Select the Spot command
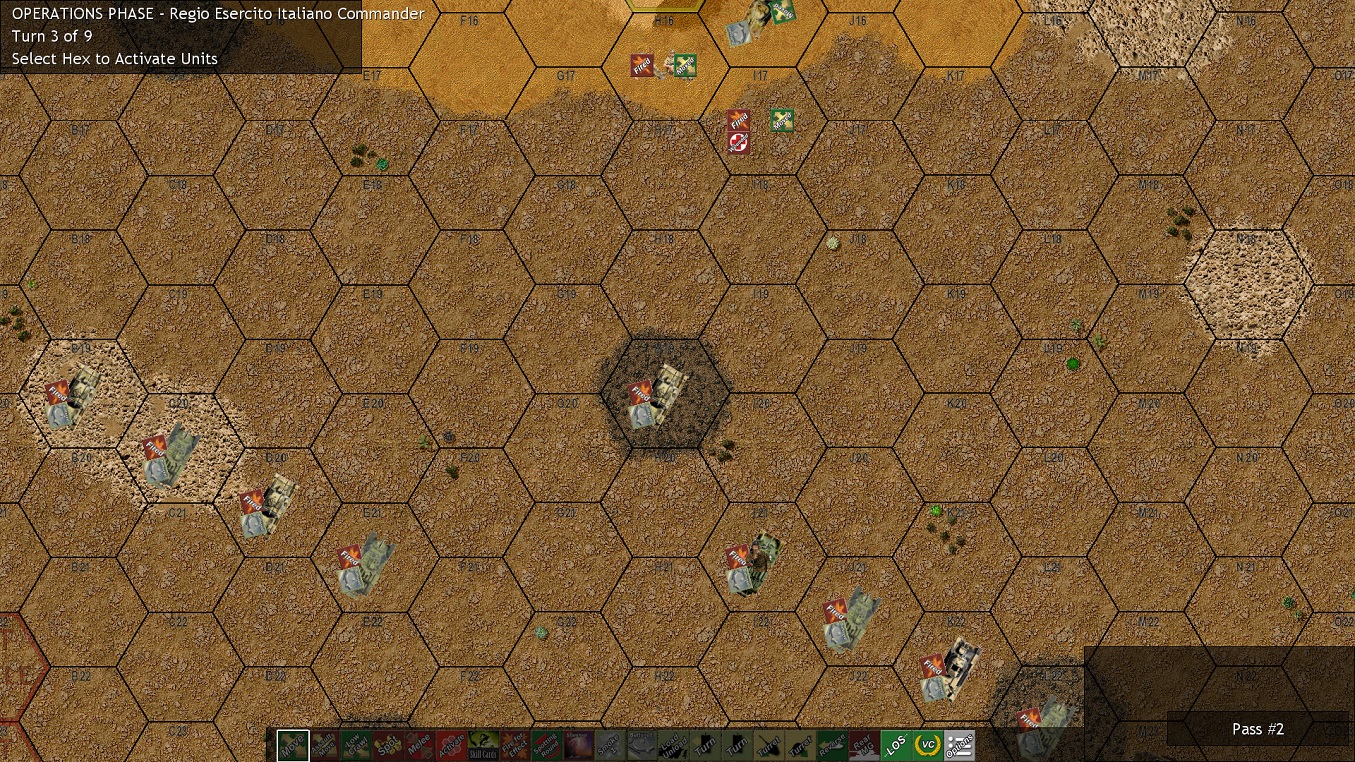The image size is (1355, 762). [390, 745]
